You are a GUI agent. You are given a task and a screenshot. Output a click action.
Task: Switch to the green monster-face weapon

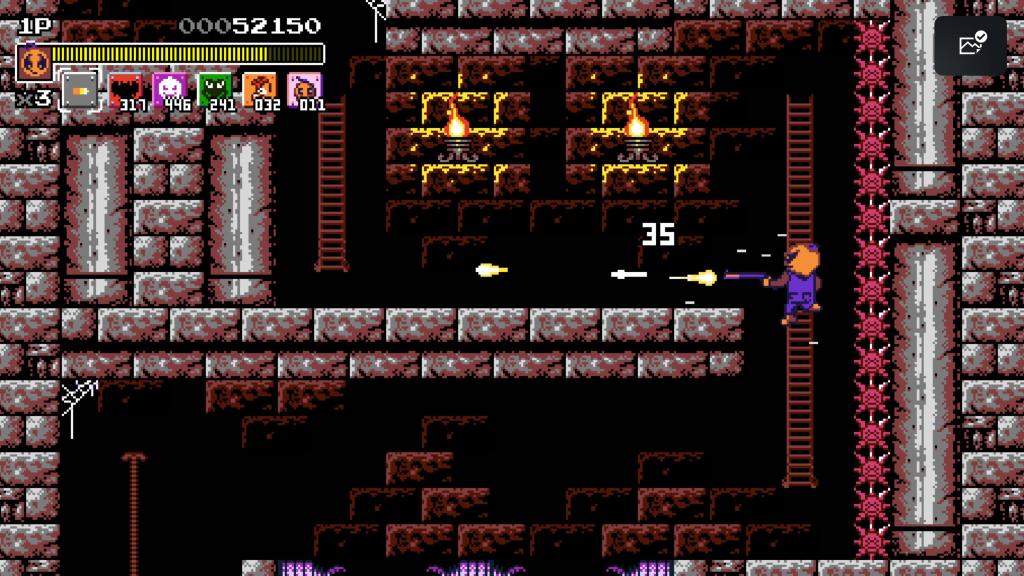coord(214,90)
